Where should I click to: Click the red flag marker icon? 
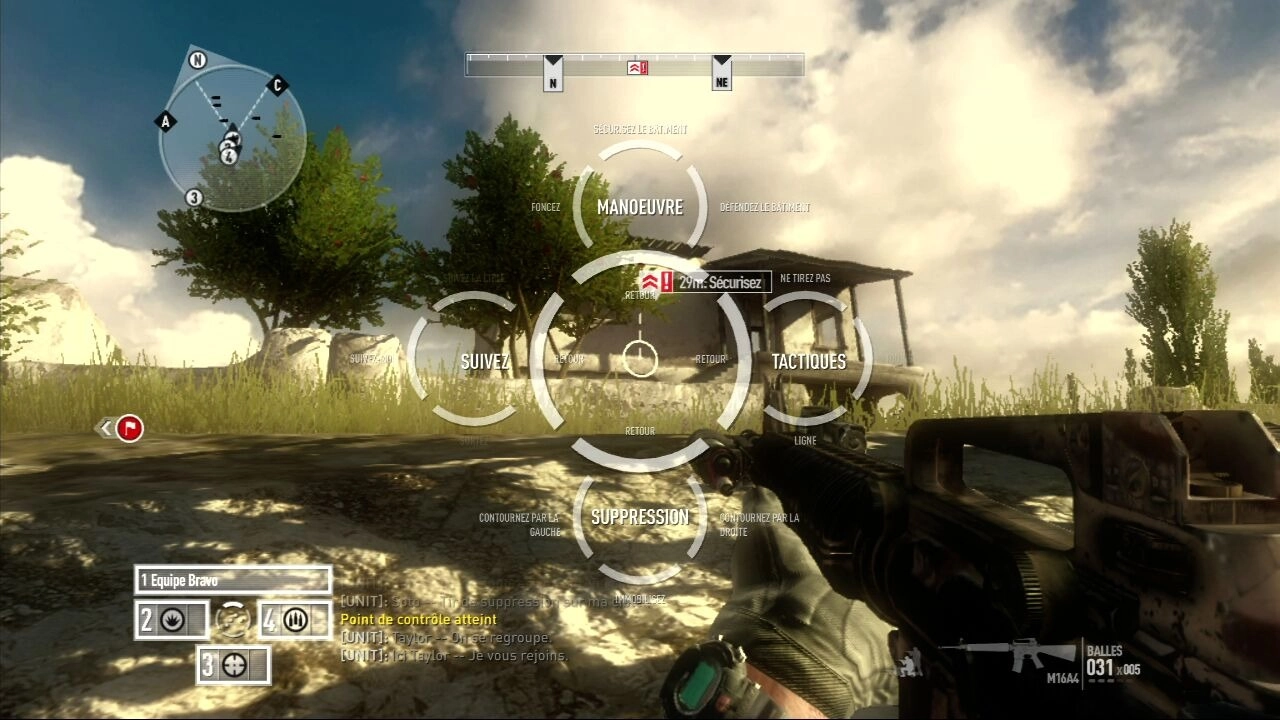[x=129, y=429]
